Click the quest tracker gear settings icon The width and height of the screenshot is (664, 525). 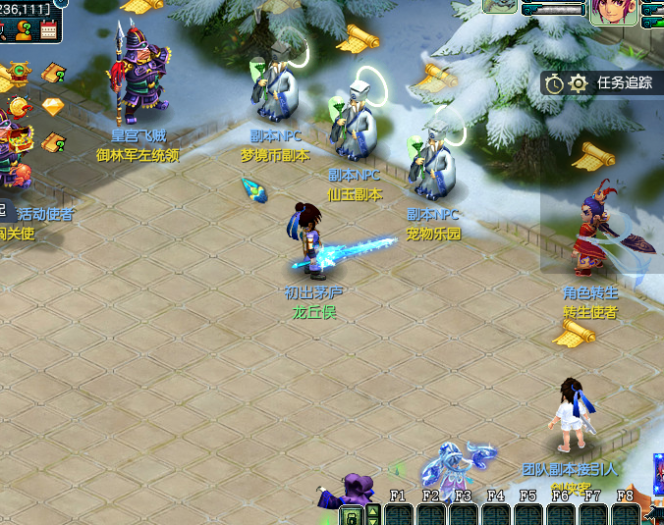(x=578, y=83)
